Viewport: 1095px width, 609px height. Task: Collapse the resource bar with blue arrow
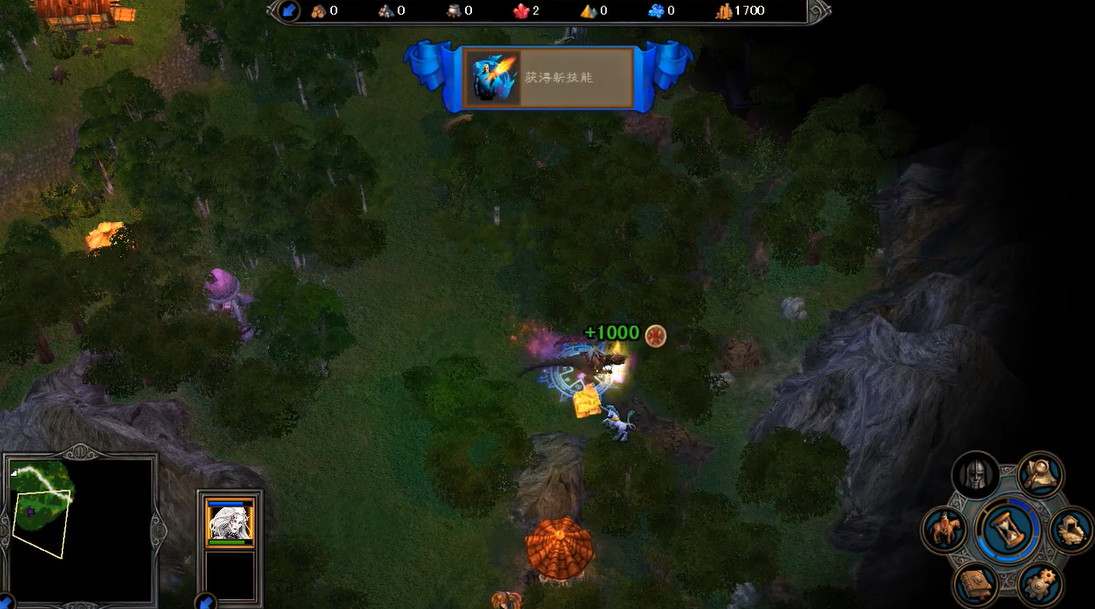pos(288,11)
